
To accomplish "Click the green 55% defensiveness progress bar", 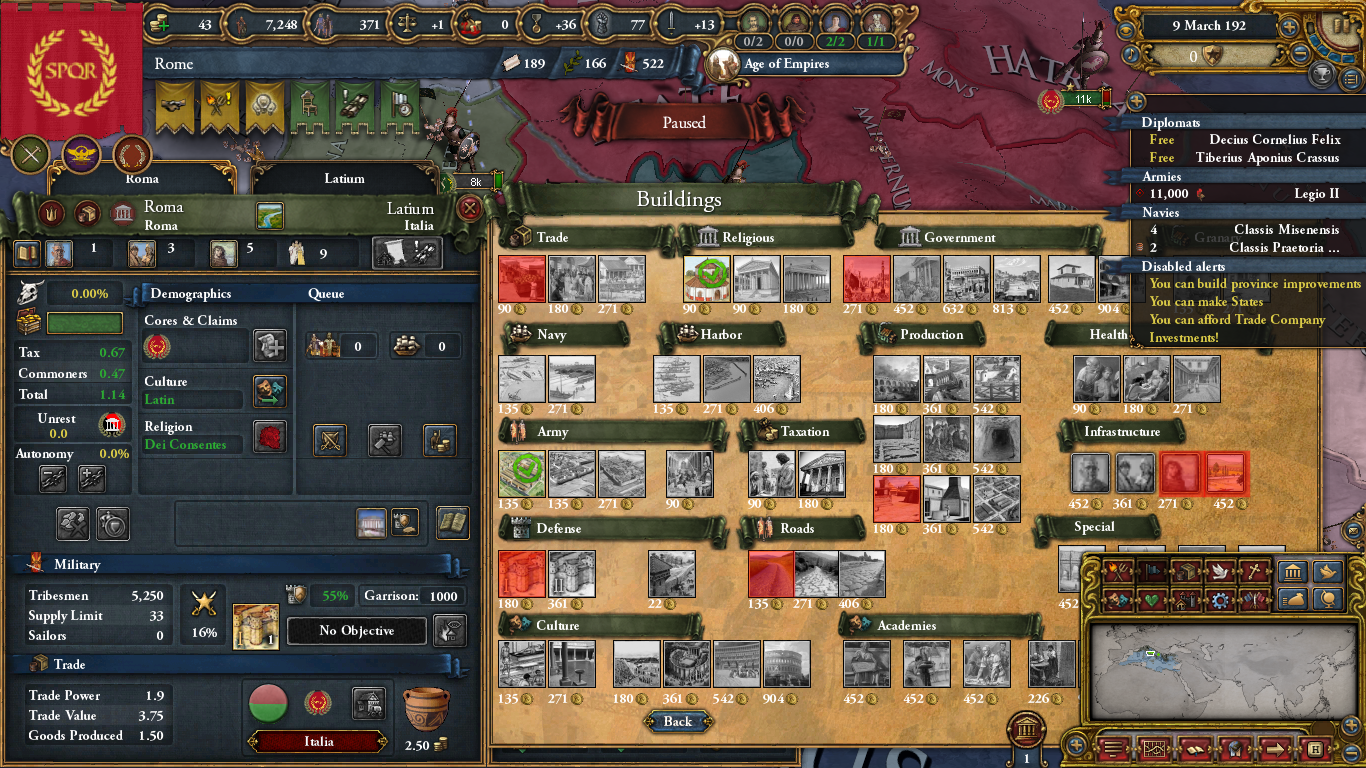I will click(330, 595).
